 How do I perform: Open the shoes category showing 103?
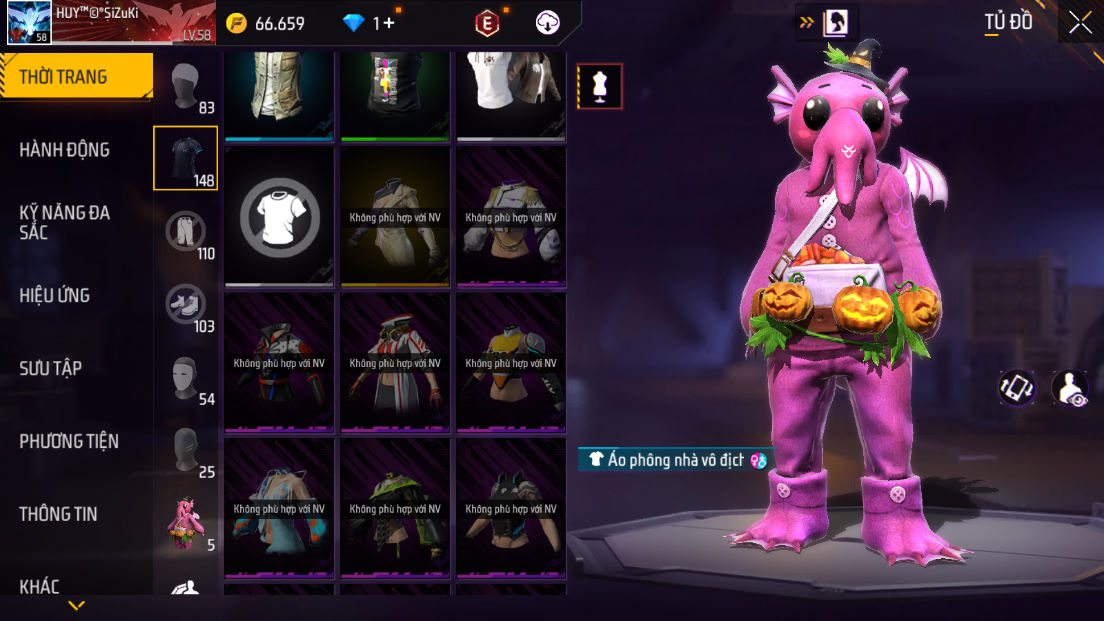click(x=185, y=305)
